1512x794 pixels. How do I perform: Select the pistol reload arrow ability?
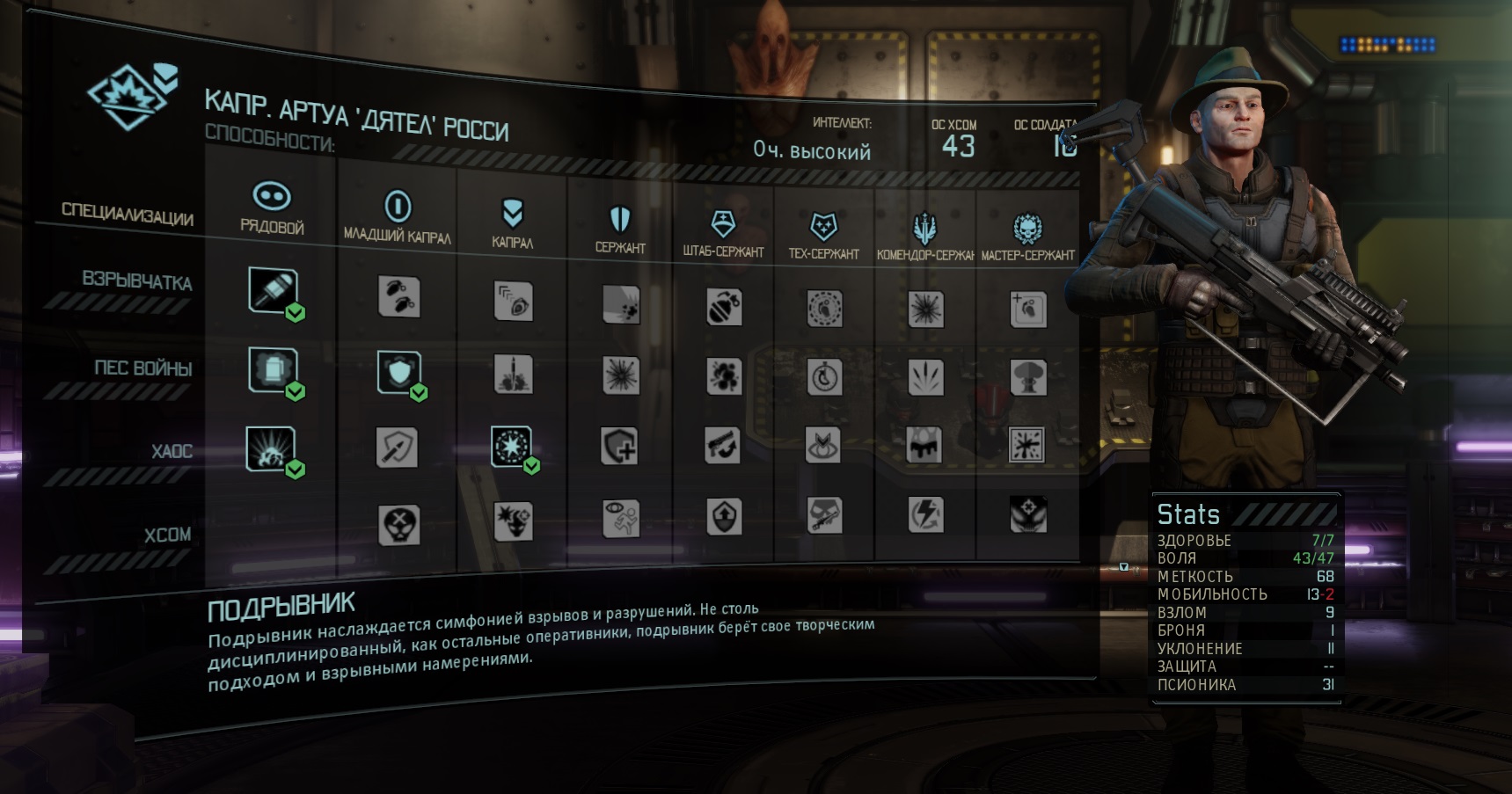coord(723,446)
